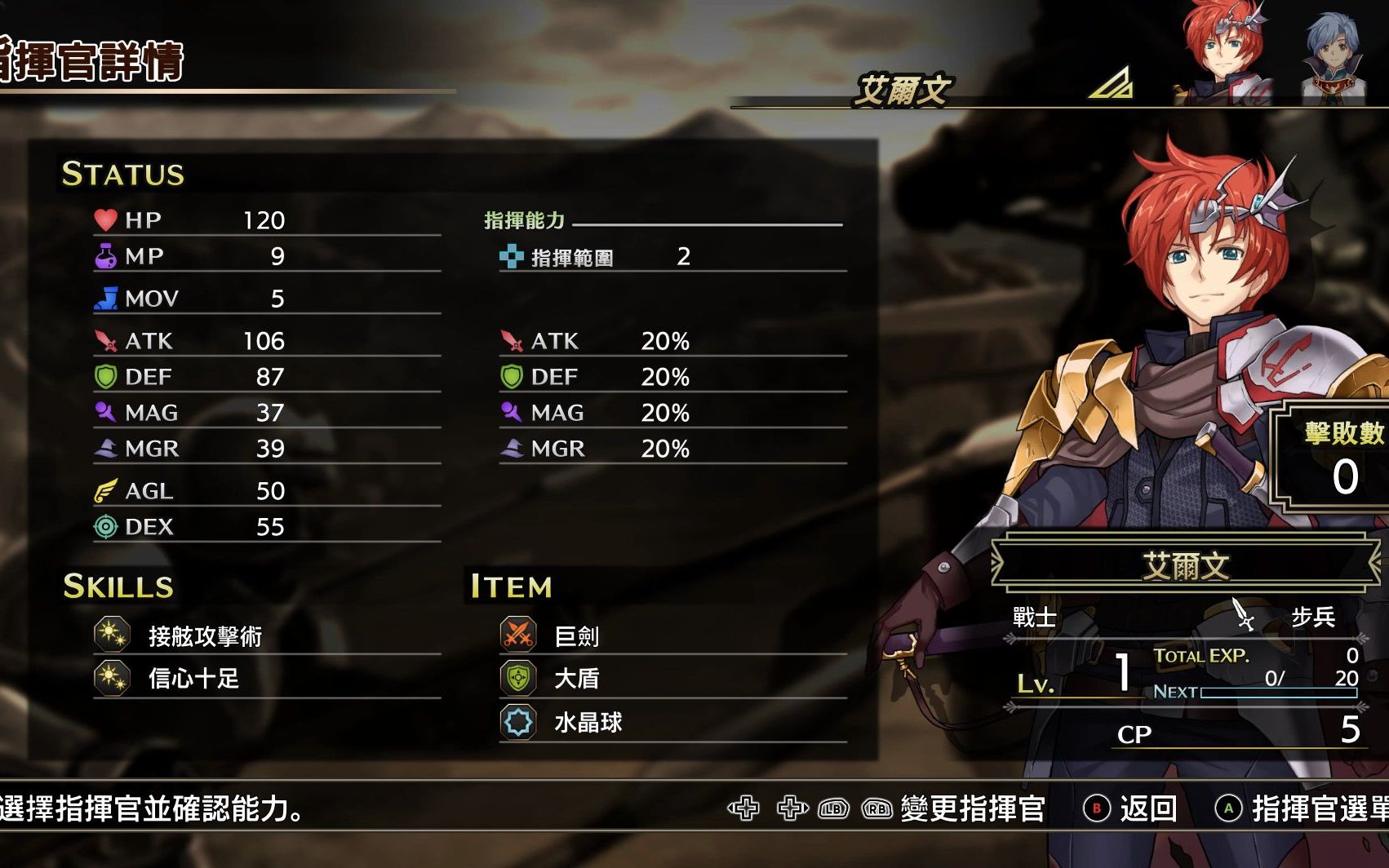Screen dimensions: 1389x868
Task: Select the red-haired commander portrait thumbnail
Action: pos(1223,53)
